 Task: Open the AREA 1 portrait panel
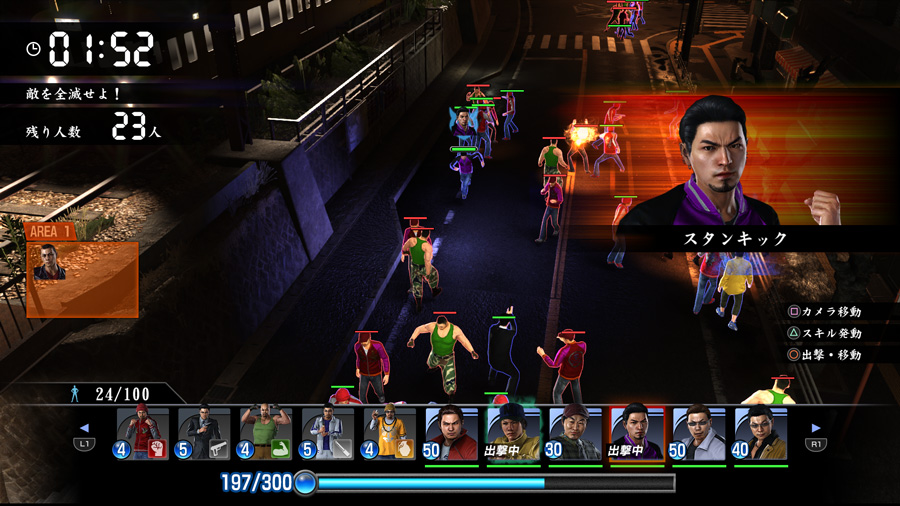(x=82, y=272)
